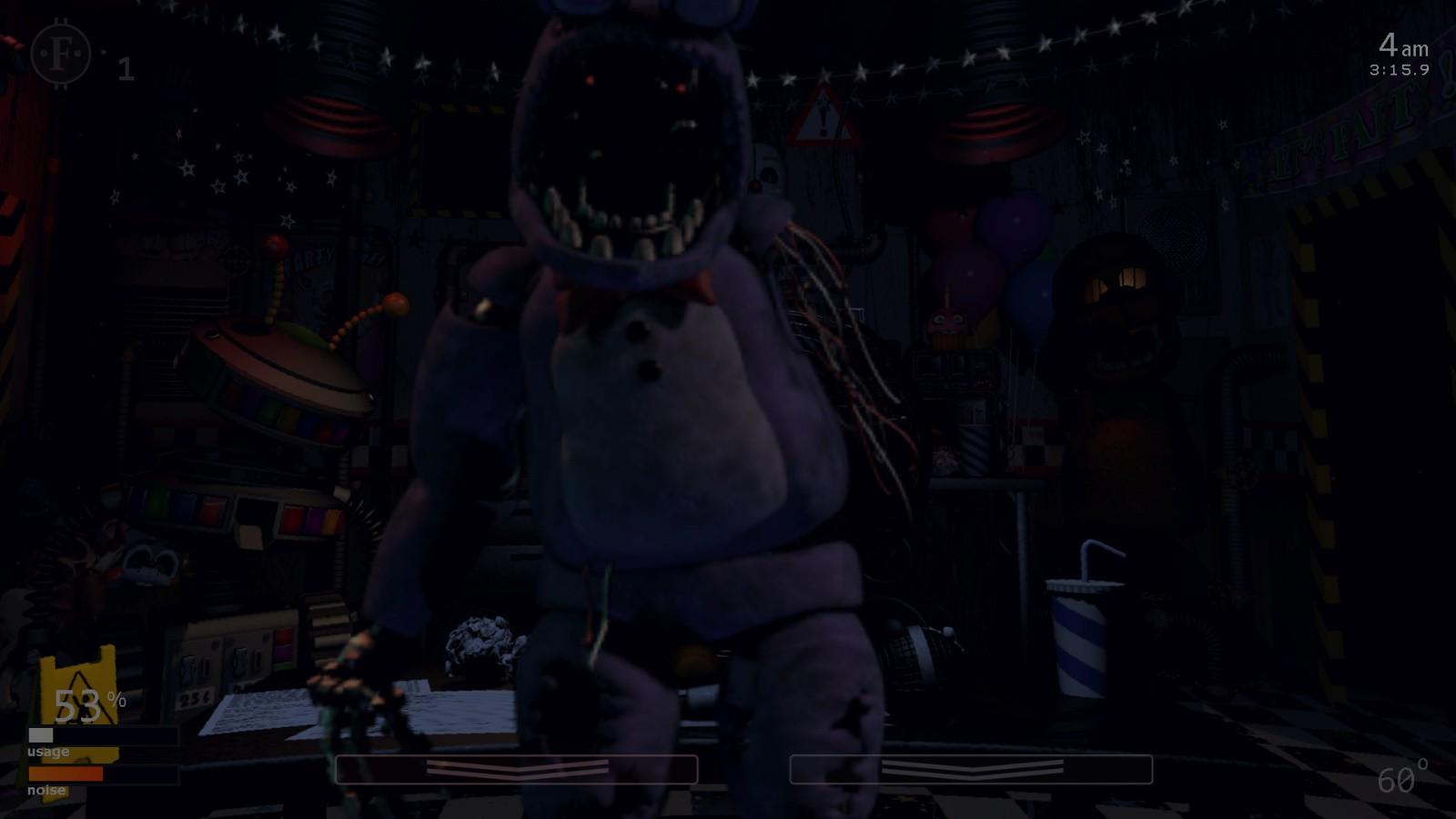The height and width of the screenshot is (819, 1456).
Task: Click the Faz-Coin counter showing 1
Action: pos(126,66)
